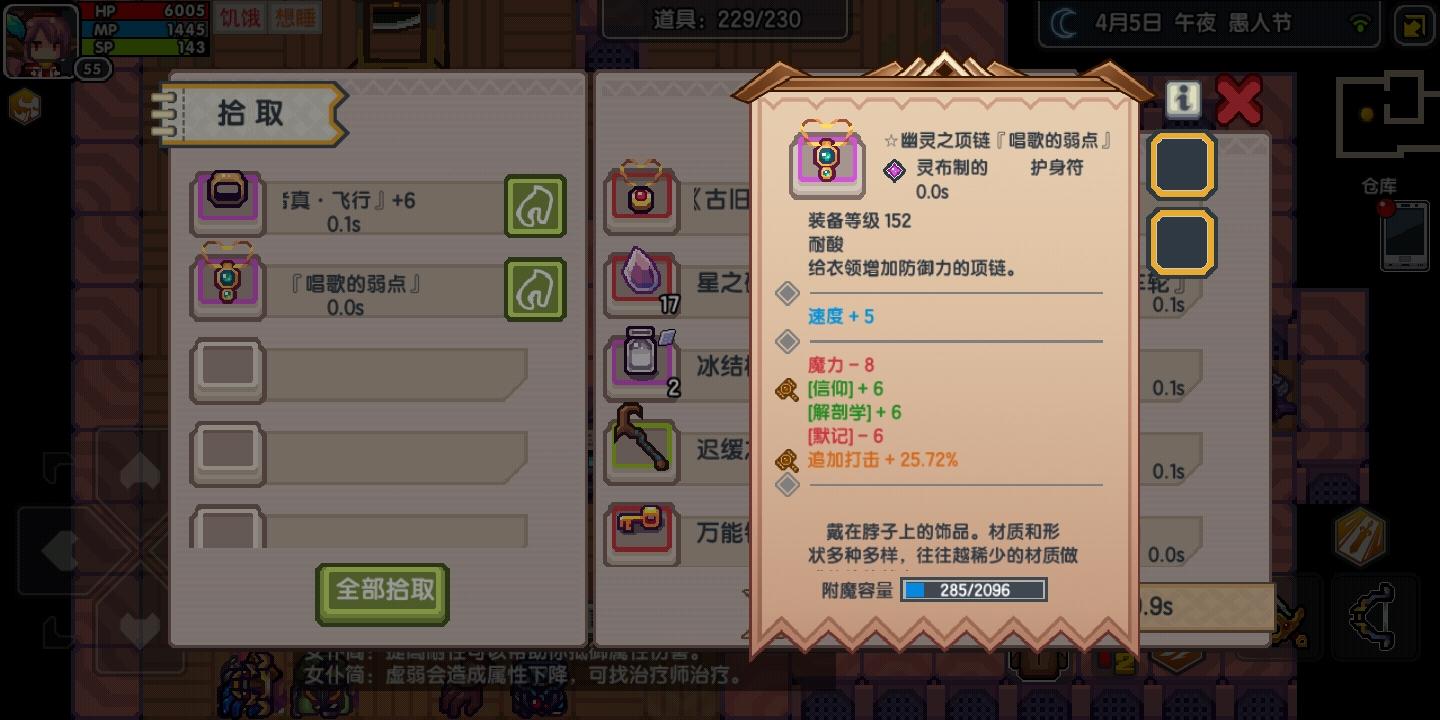Click the ghost necklace thumbnail in detail popup
The height and width of the screenshot is (720, 1440).
coord(826,160)
